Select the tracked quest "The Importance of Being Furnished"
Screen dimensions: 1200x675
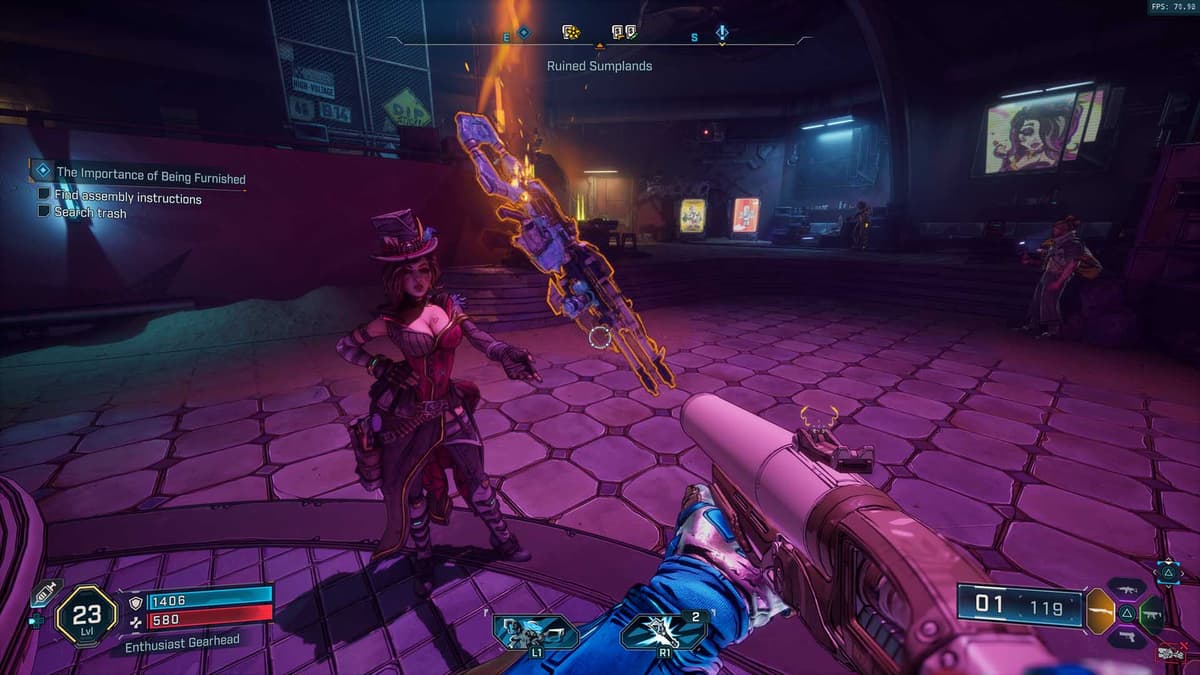[150, 177]
